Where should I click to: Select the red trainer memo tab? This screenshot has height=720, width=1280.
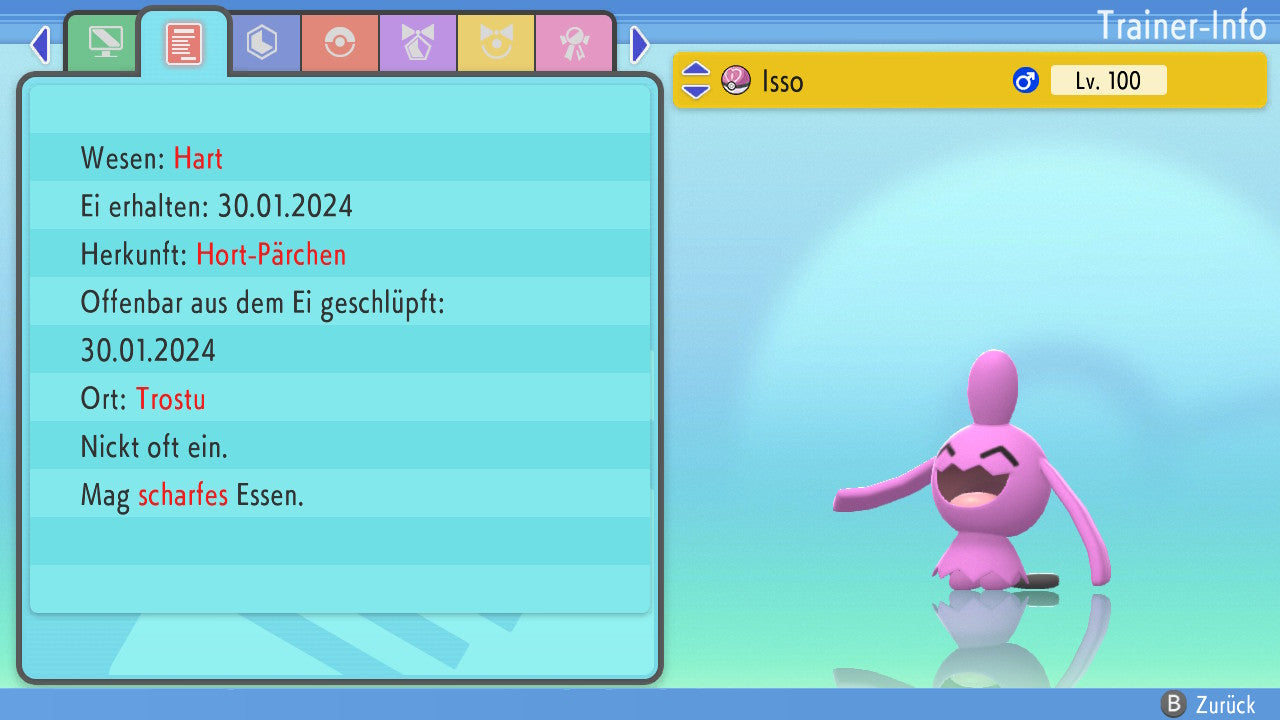point(183,43)
